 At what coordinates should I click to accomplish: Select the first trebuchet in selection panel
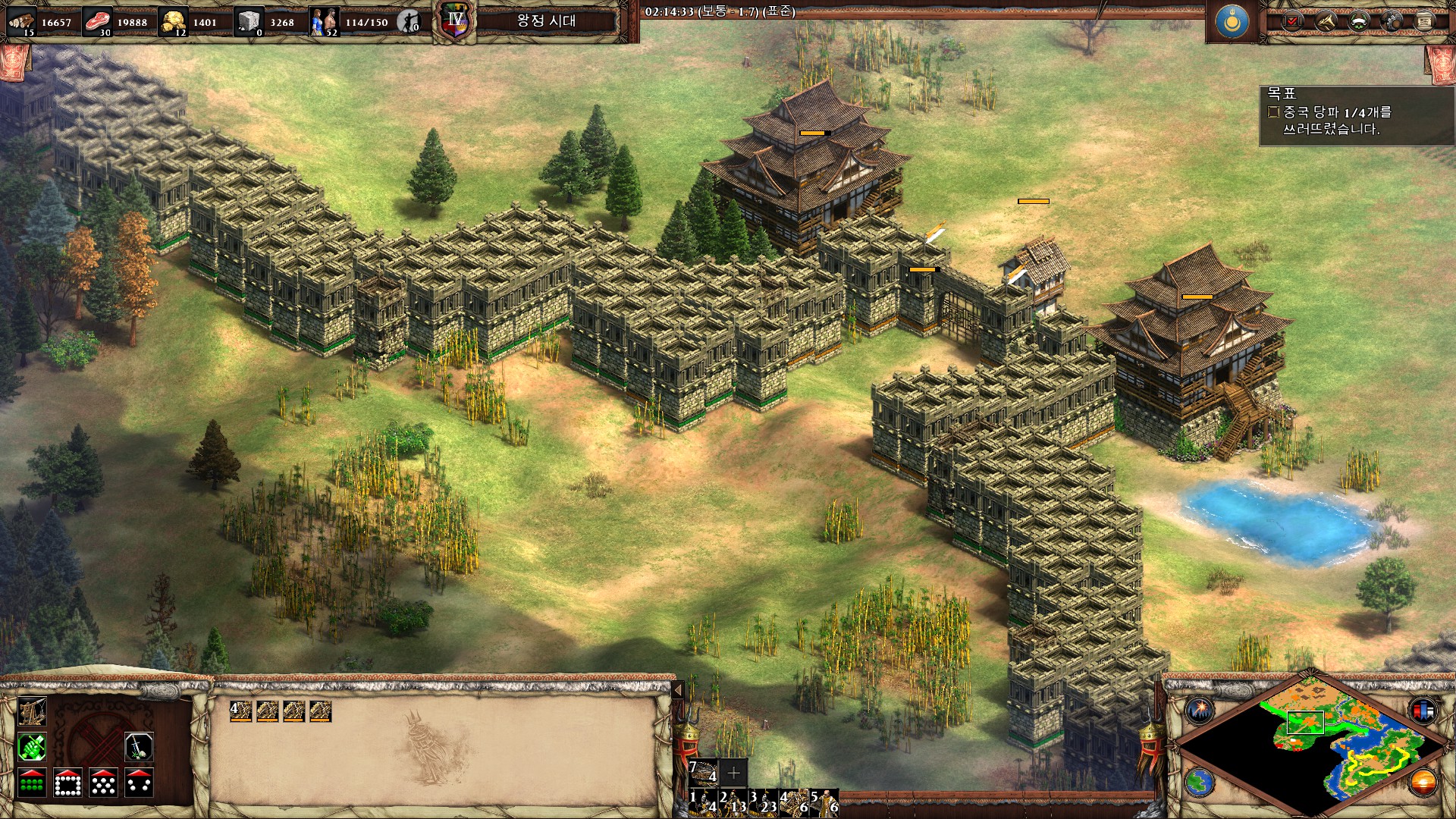click(x=240, y=711)
